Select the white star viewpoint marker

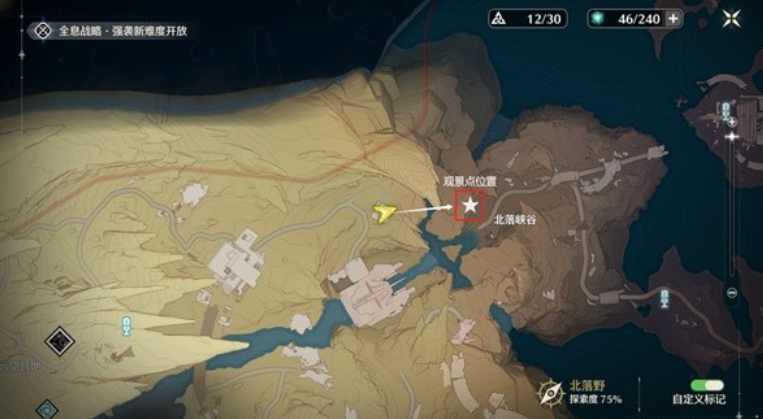click(469, 205)
